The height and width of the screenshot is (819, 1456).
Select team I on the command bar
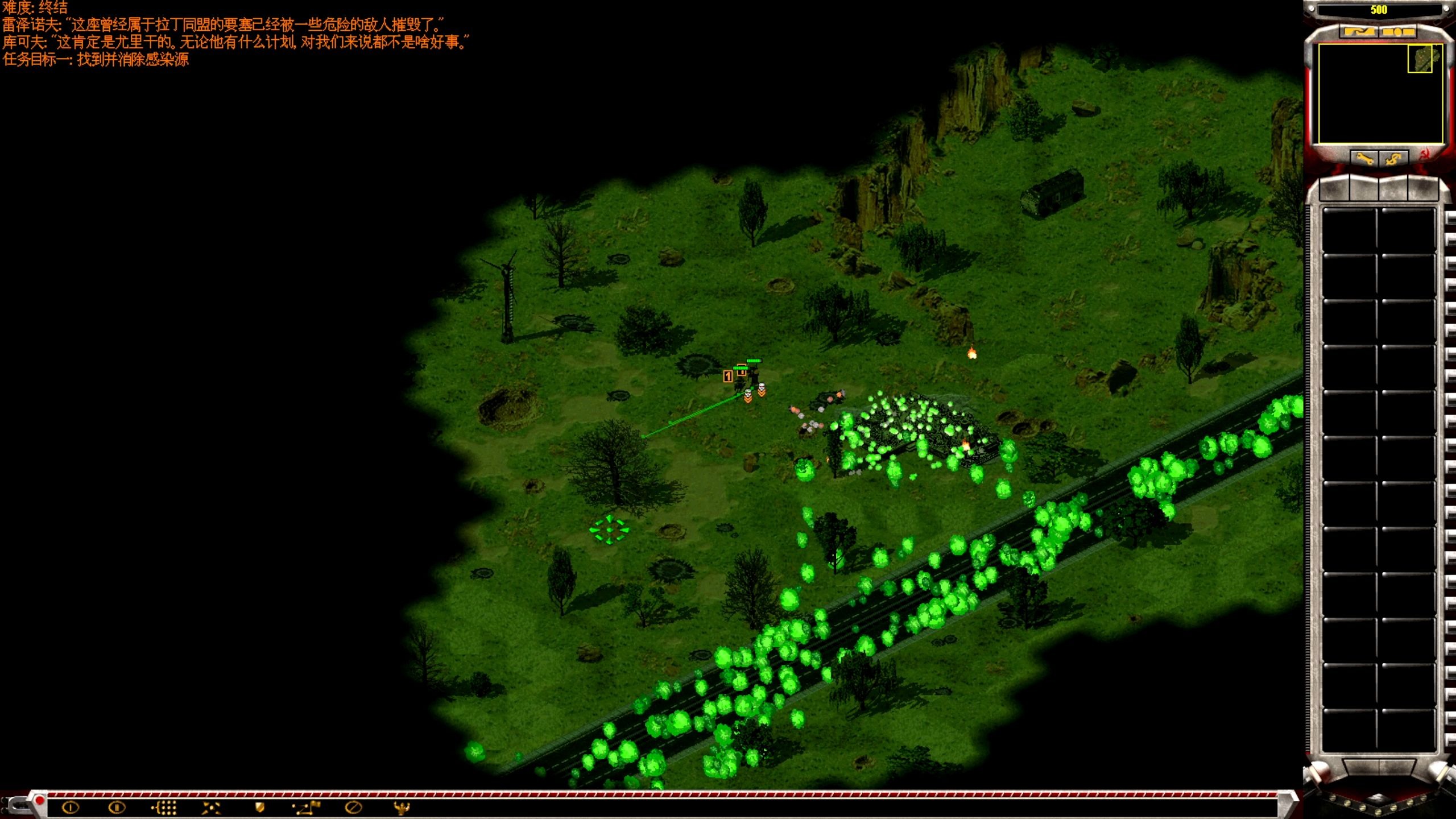tap(71, 807)
